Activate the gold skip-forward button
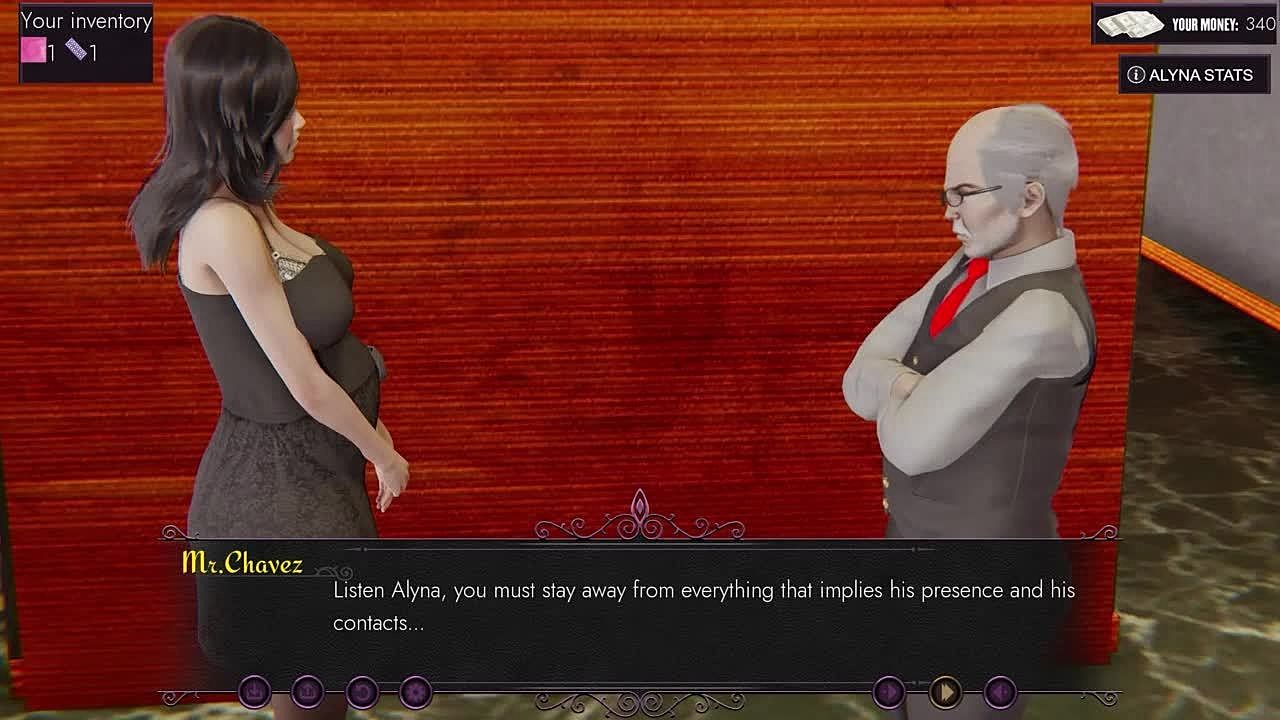Viewport: 1280px width, 720px height. [x=945, y=691]
